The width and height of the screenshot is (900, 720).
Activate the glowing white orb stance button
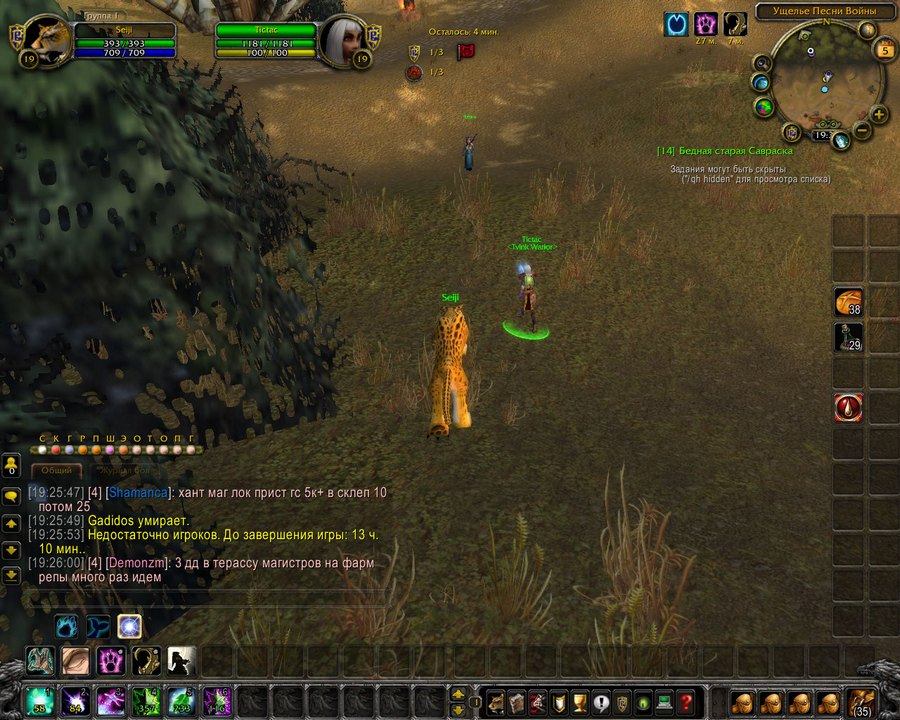pyautogui.click(x=129, y=627)
